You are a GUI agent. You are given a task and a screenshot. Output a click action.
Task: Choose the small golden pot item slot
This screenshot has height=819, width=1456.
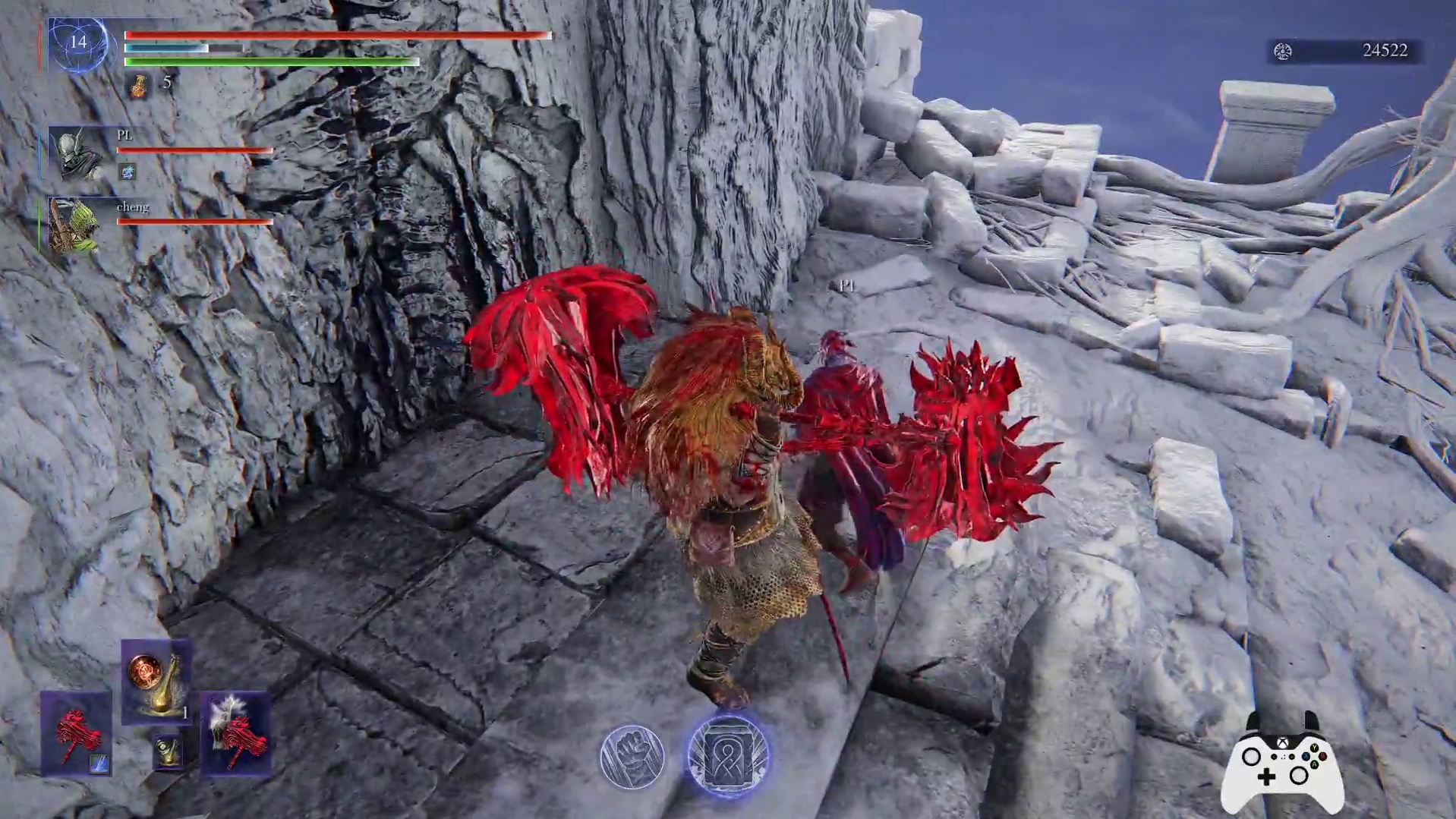[167, 752]
